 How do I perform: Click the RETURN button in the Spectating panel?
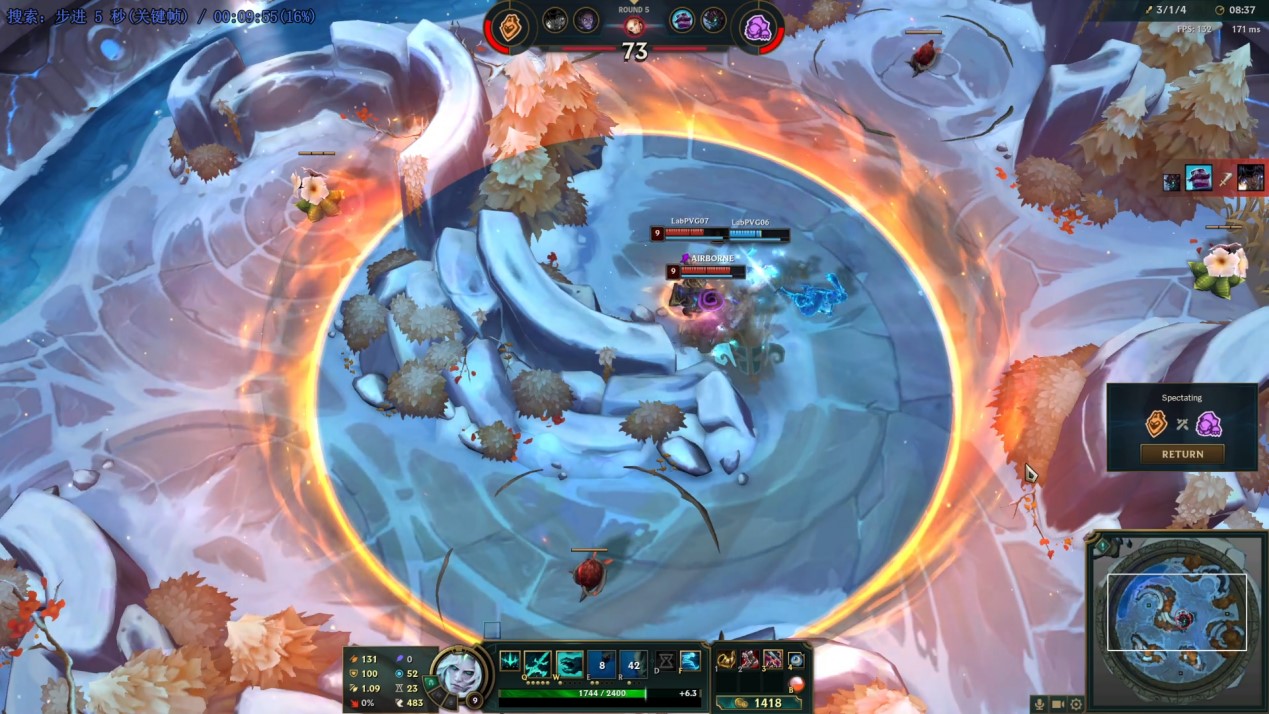1182,454
